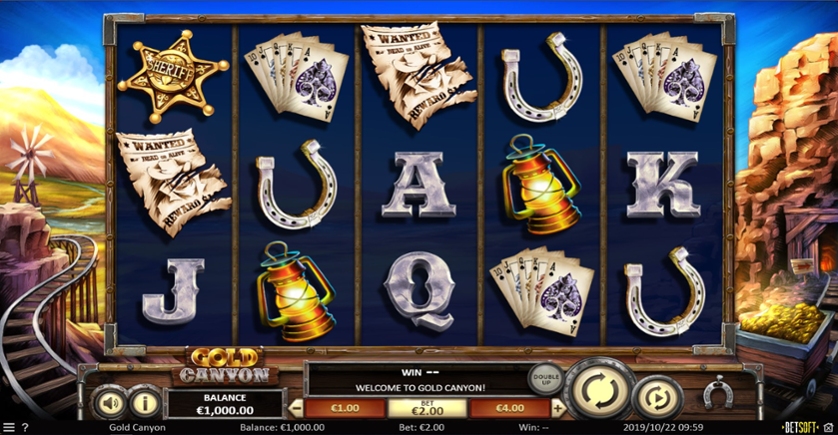Image resolution: width=838 pixels, height=435 pixels.
Task: Click the horseshoe icon beside the spin controls
Action: click(x=716, y=394)
